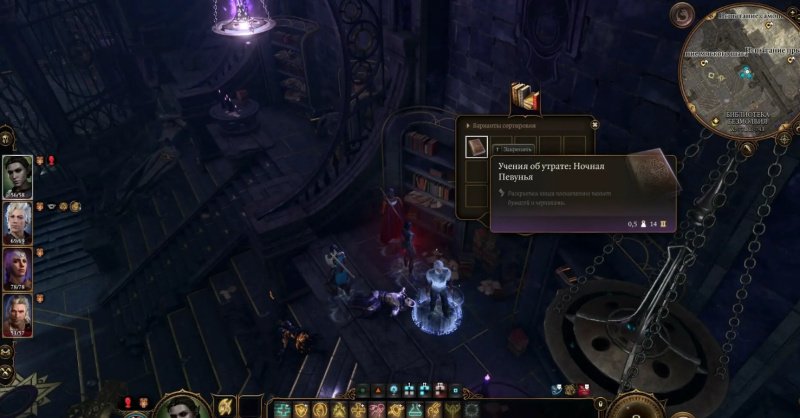Select the grey-haired bottom party portrait
The image size is (800, 418).
click(x=18, y=315)
